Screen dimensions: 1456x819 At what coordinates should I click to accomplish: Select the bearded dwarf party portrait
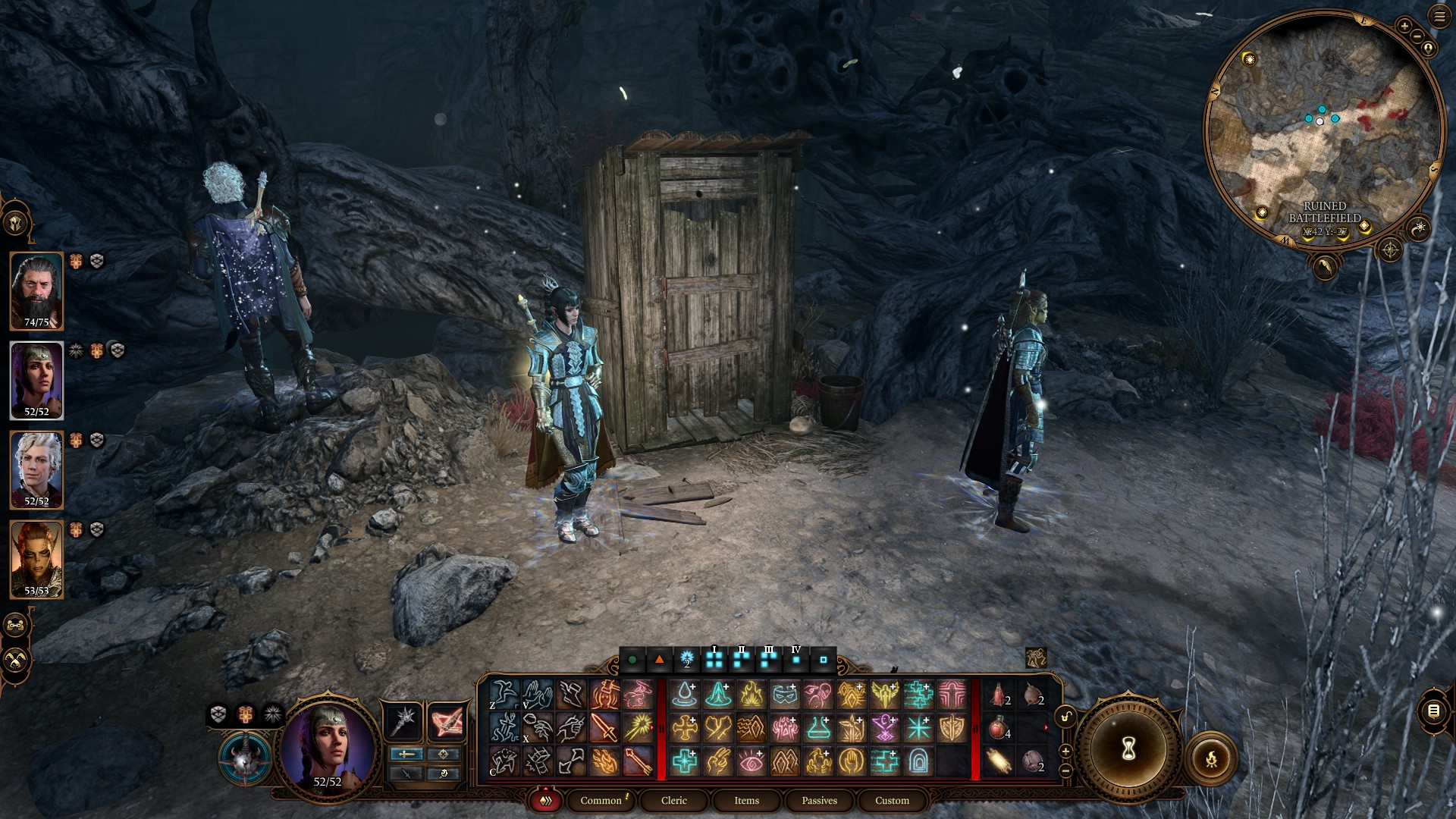pos(36,290)
